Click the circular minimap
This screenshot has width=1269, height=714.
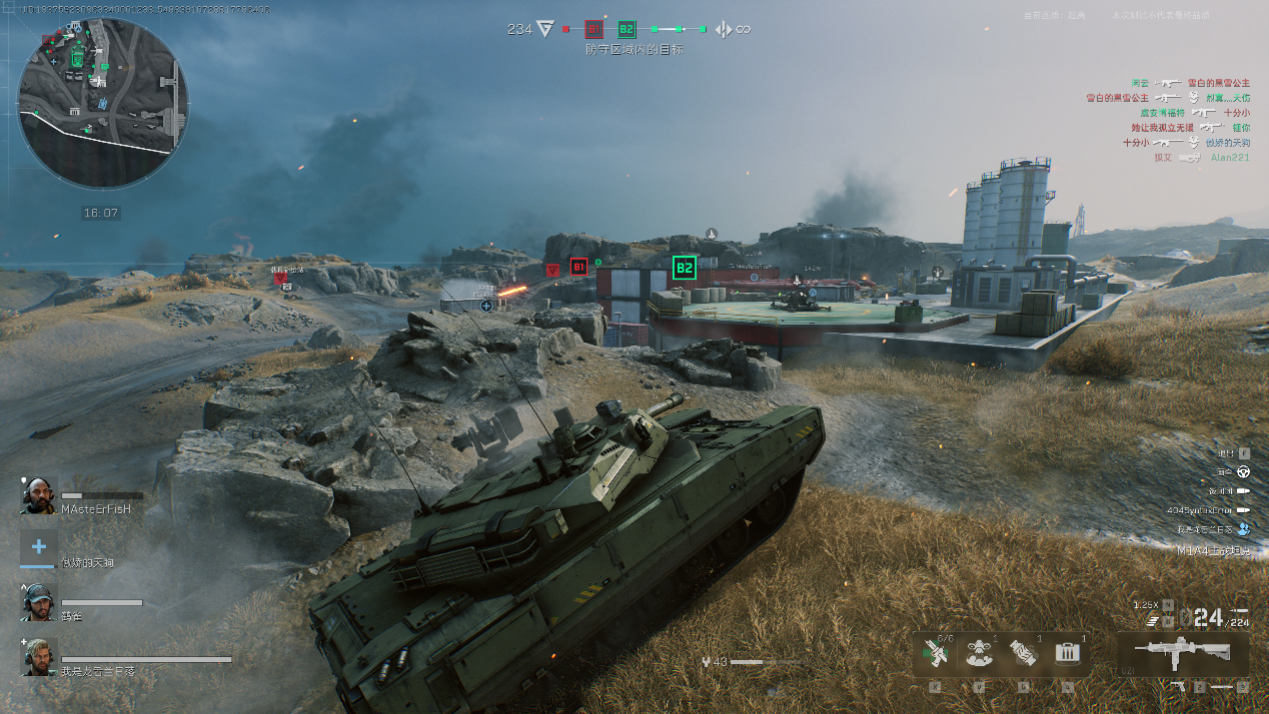coord(103,103)
